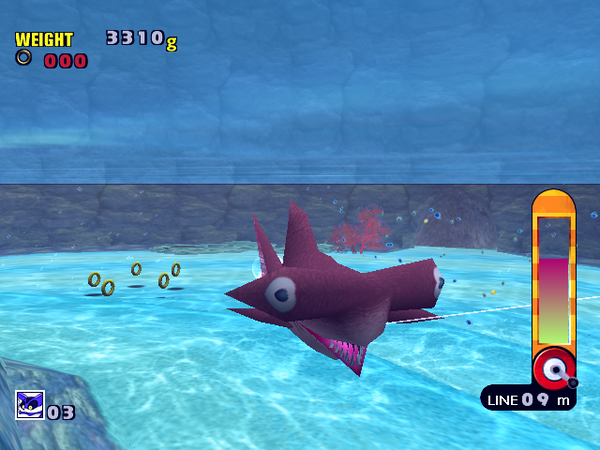Image resolution: width=600 pixels, height=450 pixels.
Task: Click the gold ring counter icon
Action: (x=23, y=58)
